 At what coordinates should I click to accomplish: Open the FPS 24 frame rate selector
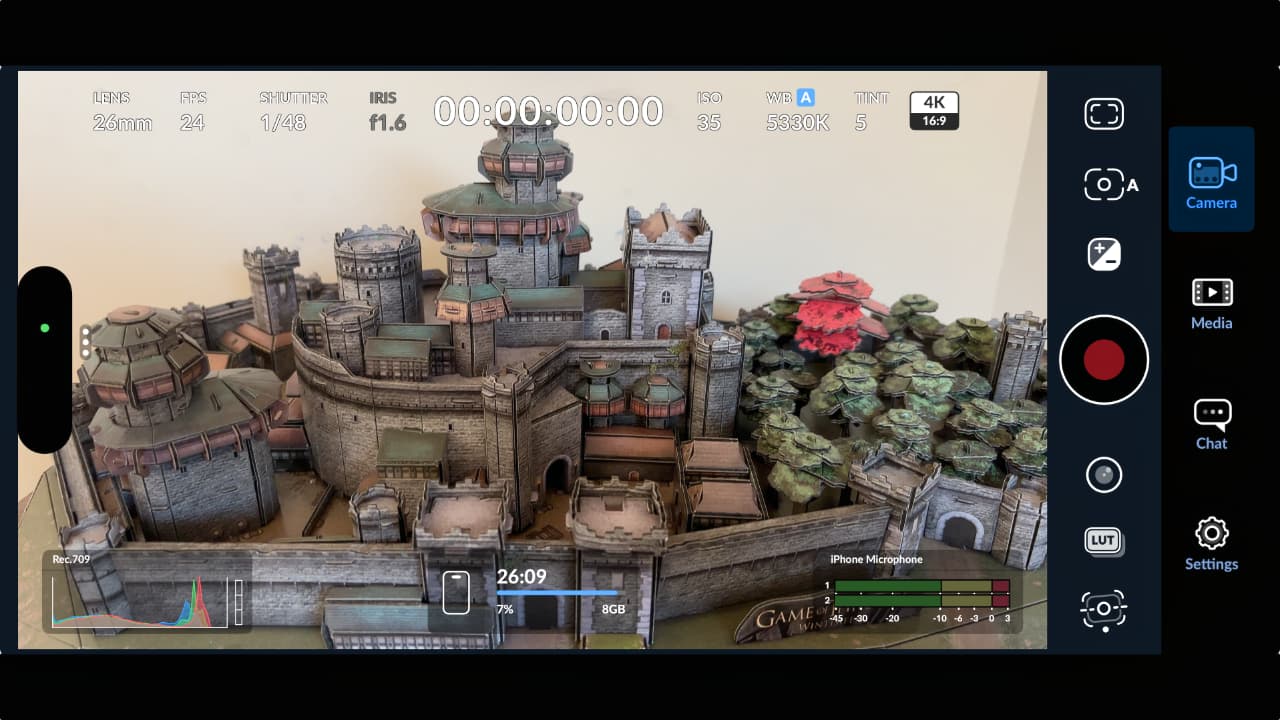(192, 110)
